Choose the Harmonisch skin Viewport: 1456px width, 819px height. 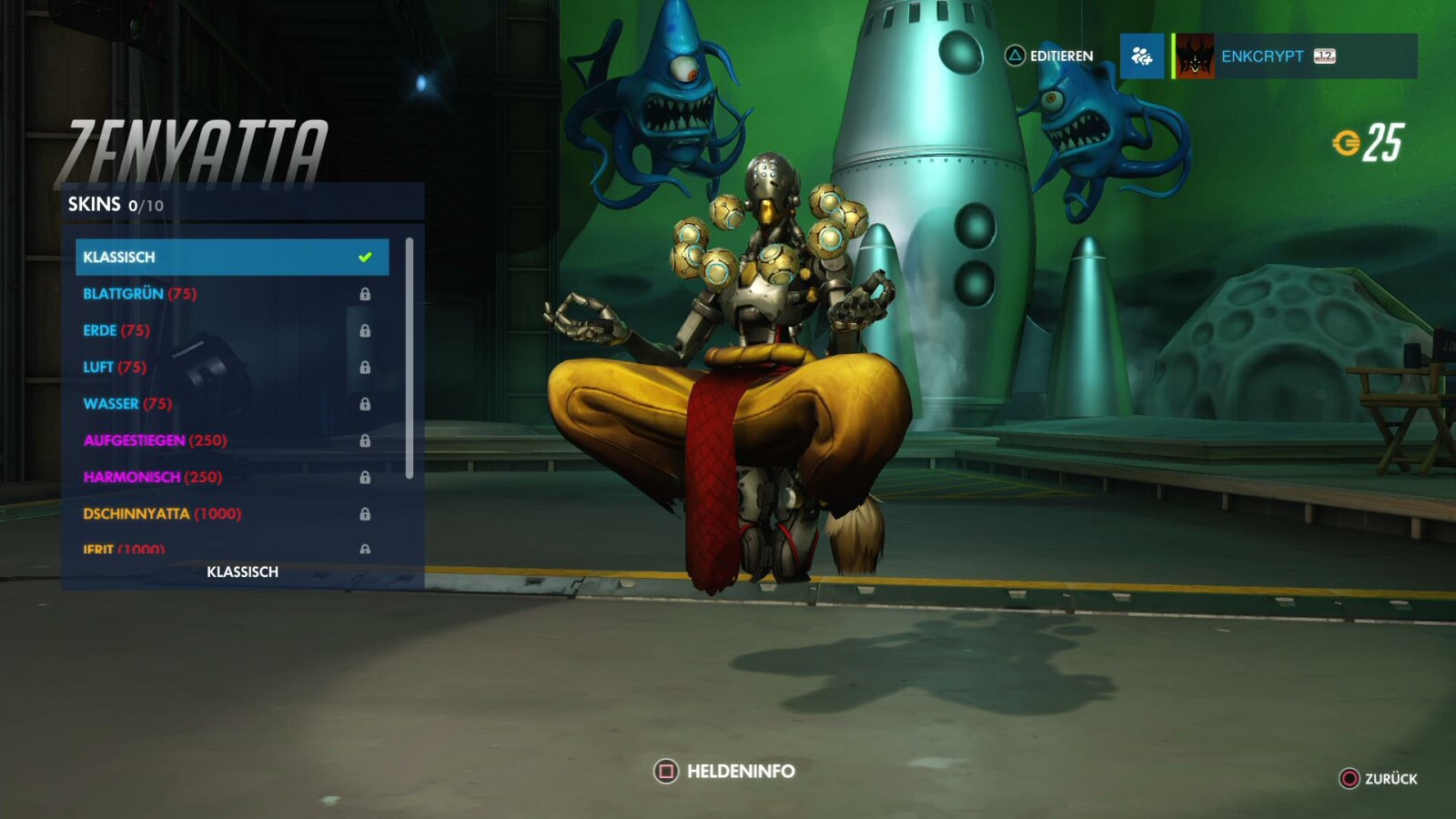coord(231,477)
